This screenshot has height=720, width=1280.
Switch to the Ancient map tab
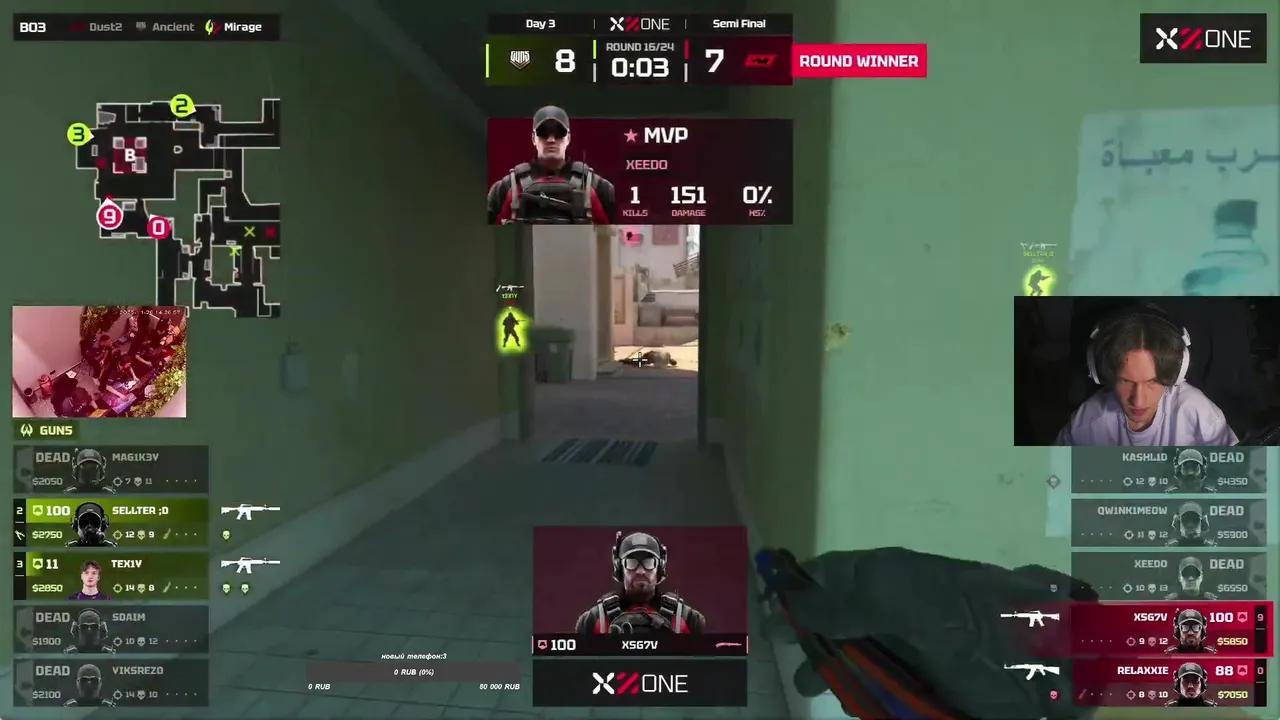tap(172, 27)
